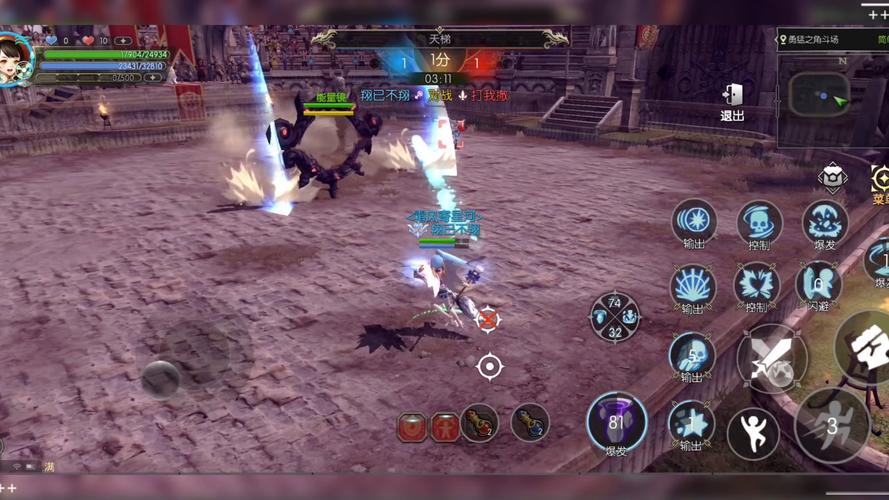
Task: Toggle the crosshair target lock button
Action: [x=489, y=367]
